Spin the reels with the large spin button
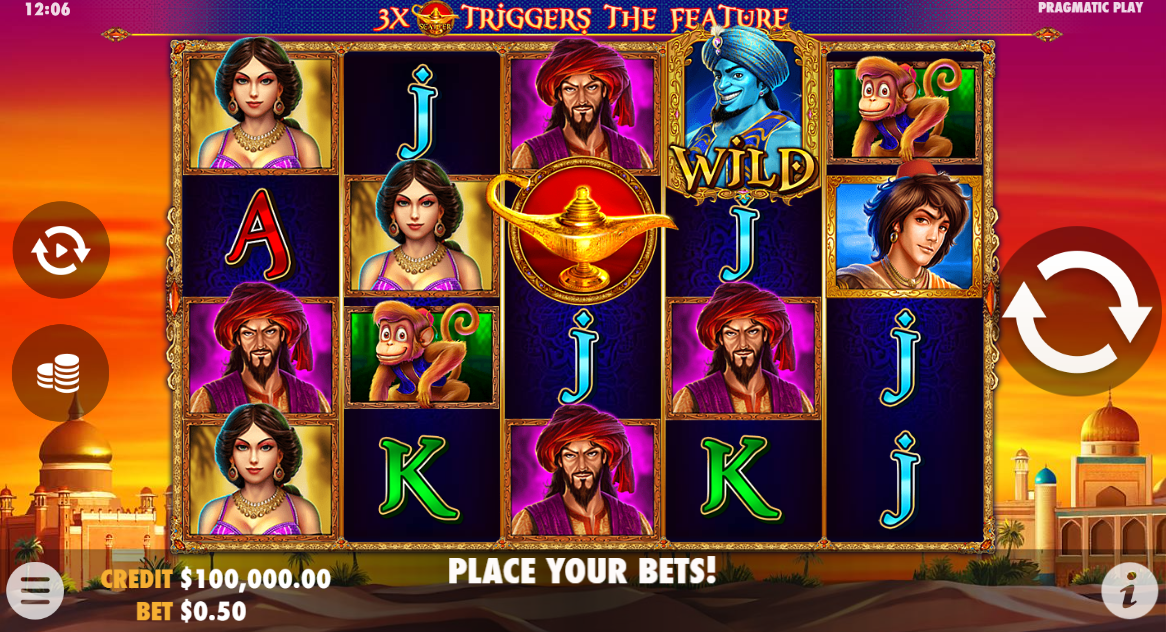Image resolution: width=1166 pixels, height=632 pixels. (1077, 311)
